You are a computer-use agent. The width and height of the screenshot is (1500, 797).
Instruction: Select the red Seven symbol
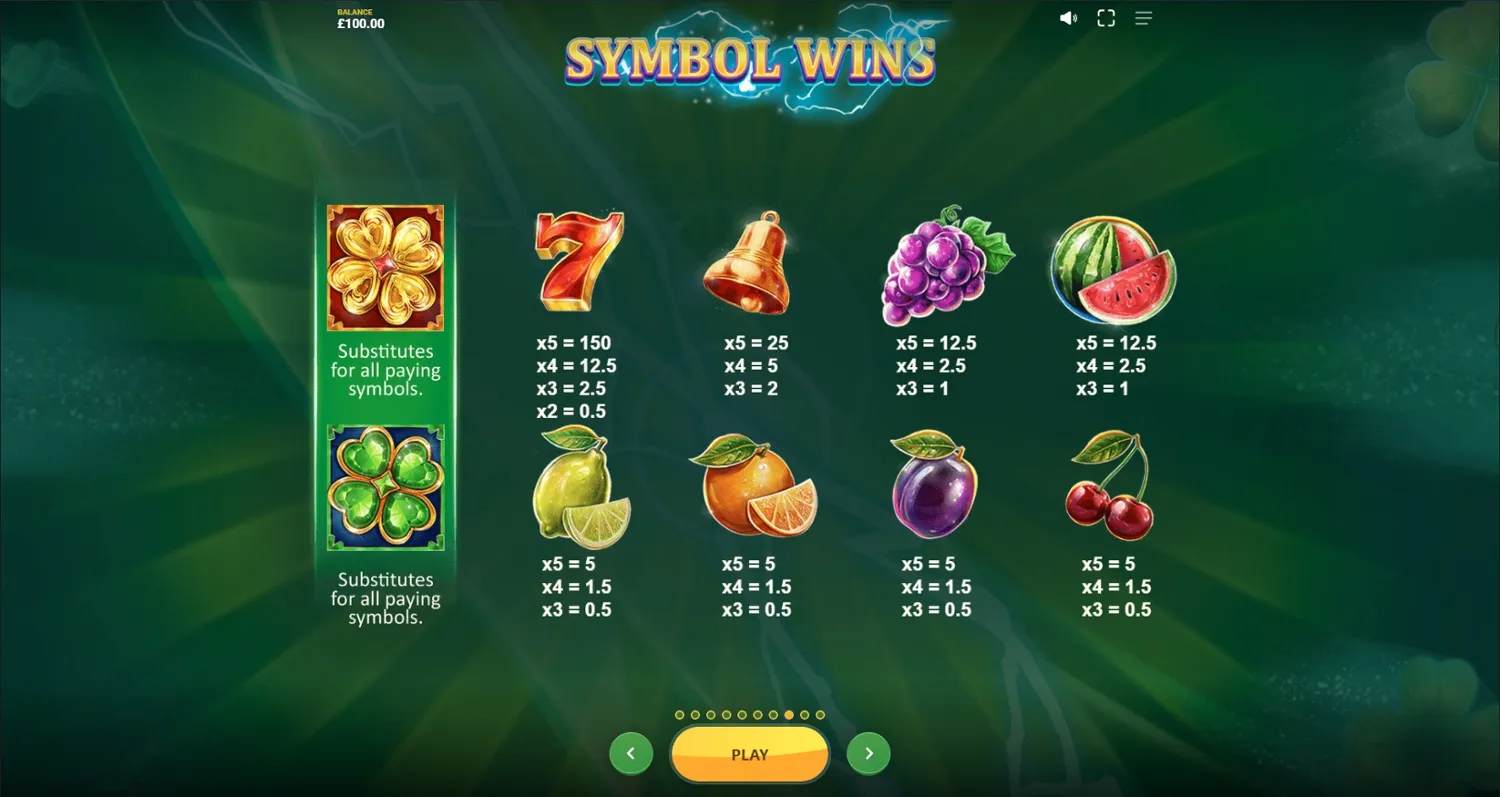click(578, 262)
